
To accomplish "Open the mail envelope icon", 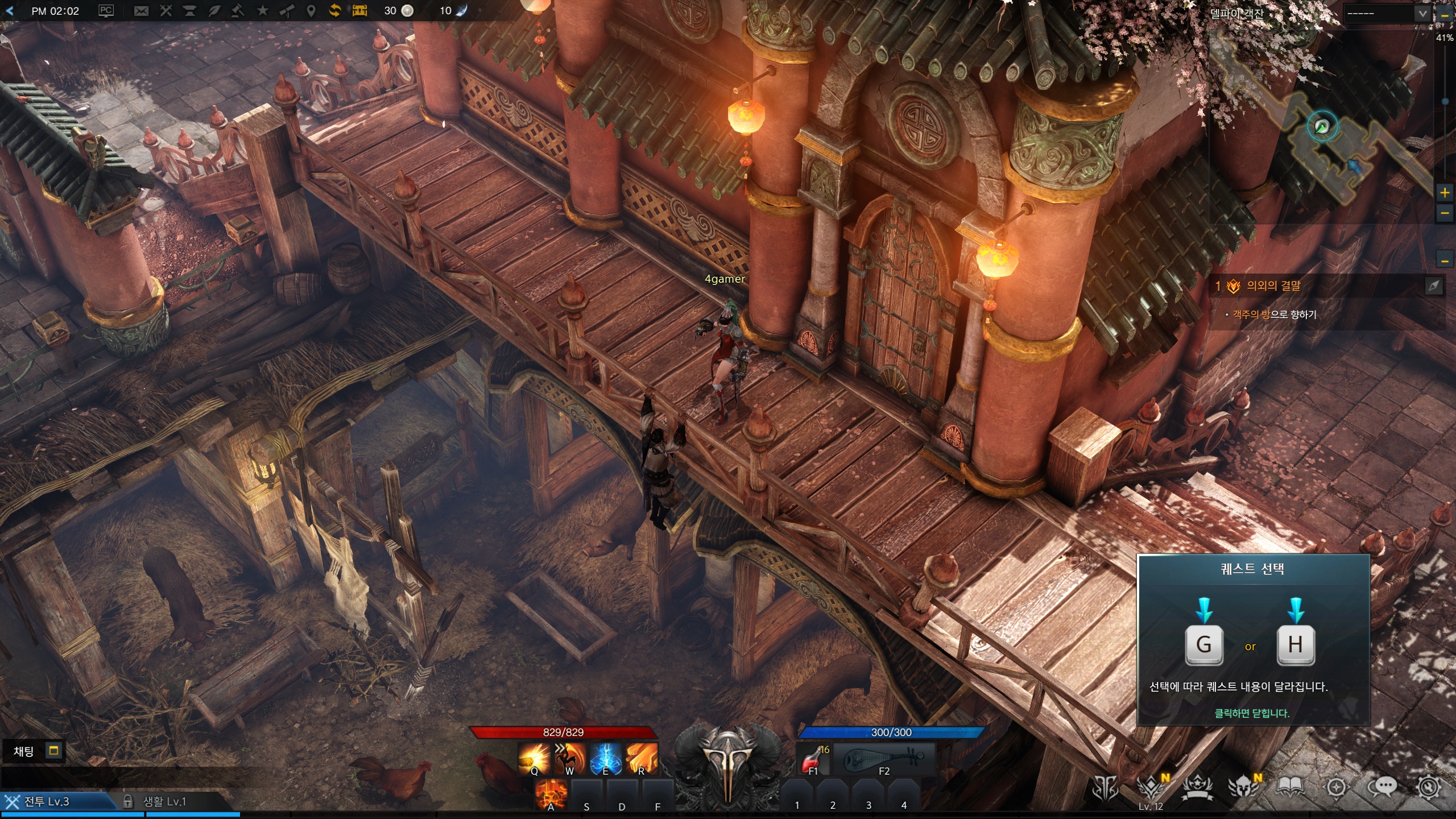I will [x=141, y=11].
